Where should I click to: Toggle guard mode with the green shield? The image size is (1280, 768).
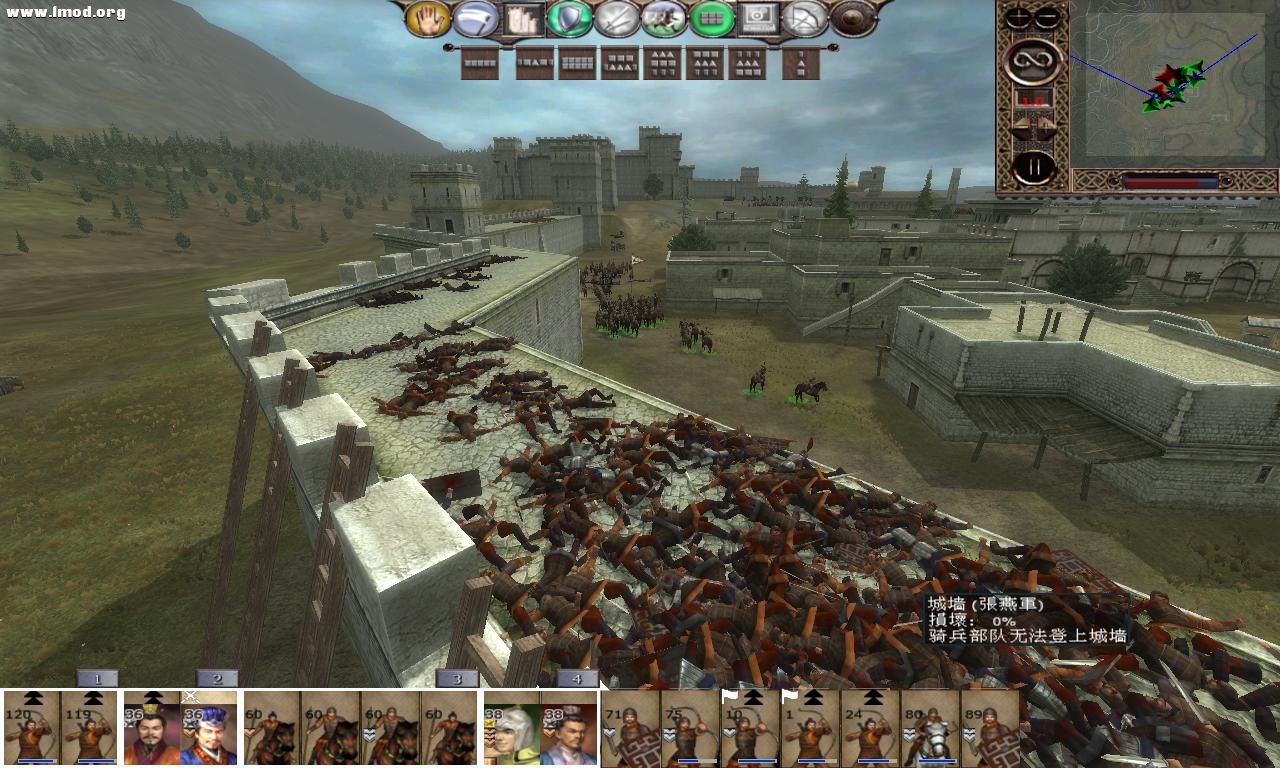coord(567,17)
